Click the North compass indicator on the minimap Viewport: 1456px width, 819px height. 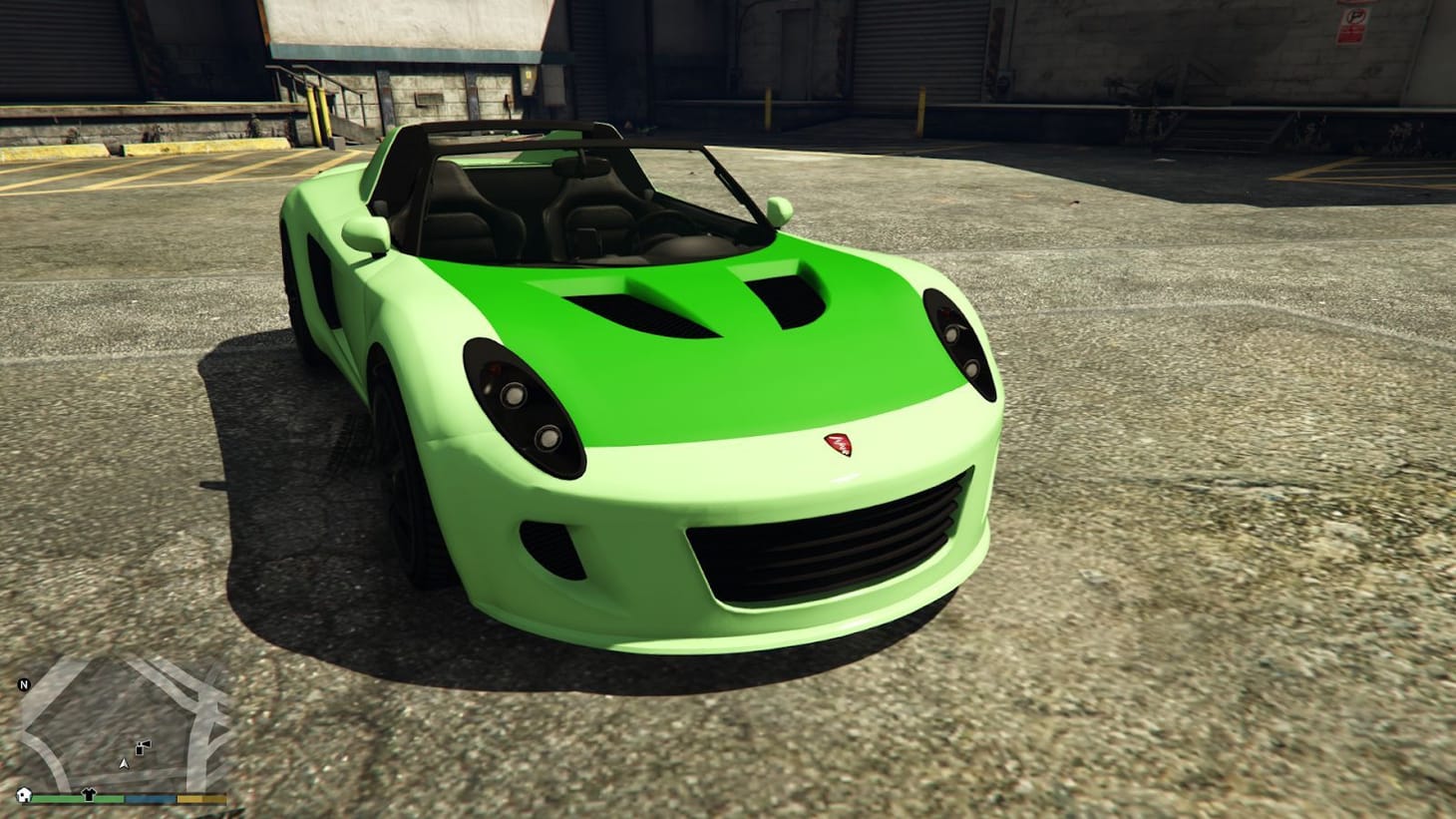(23, 684)
